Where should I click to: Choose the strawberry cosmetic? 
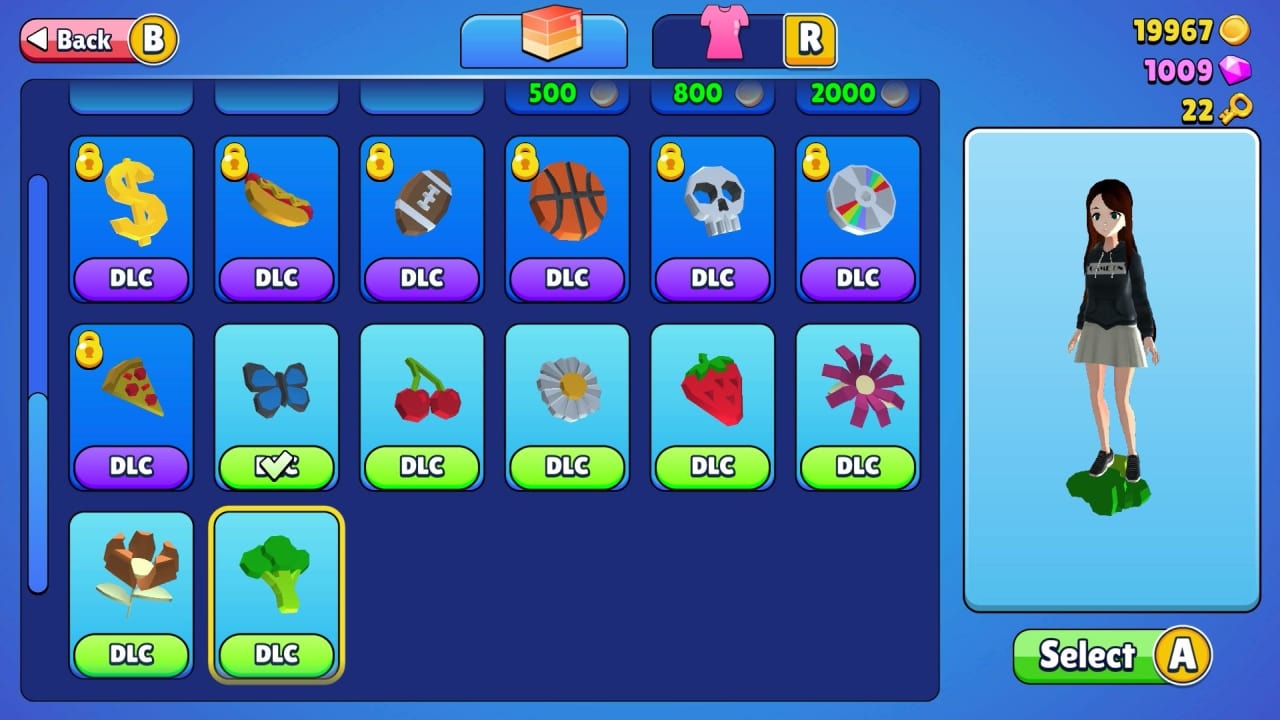[712, 398]
